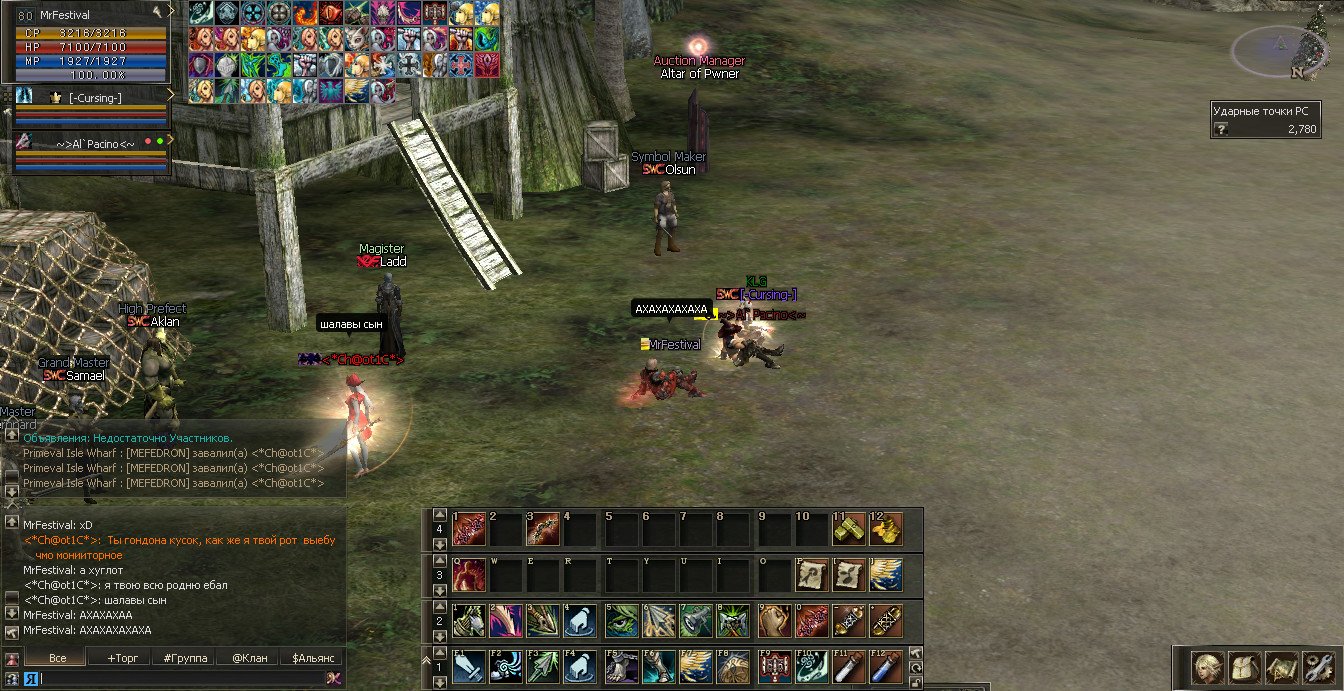Select the @Клан chat tab
Viewport: 1344px width, 691px height.
click(x=250, y=658)
